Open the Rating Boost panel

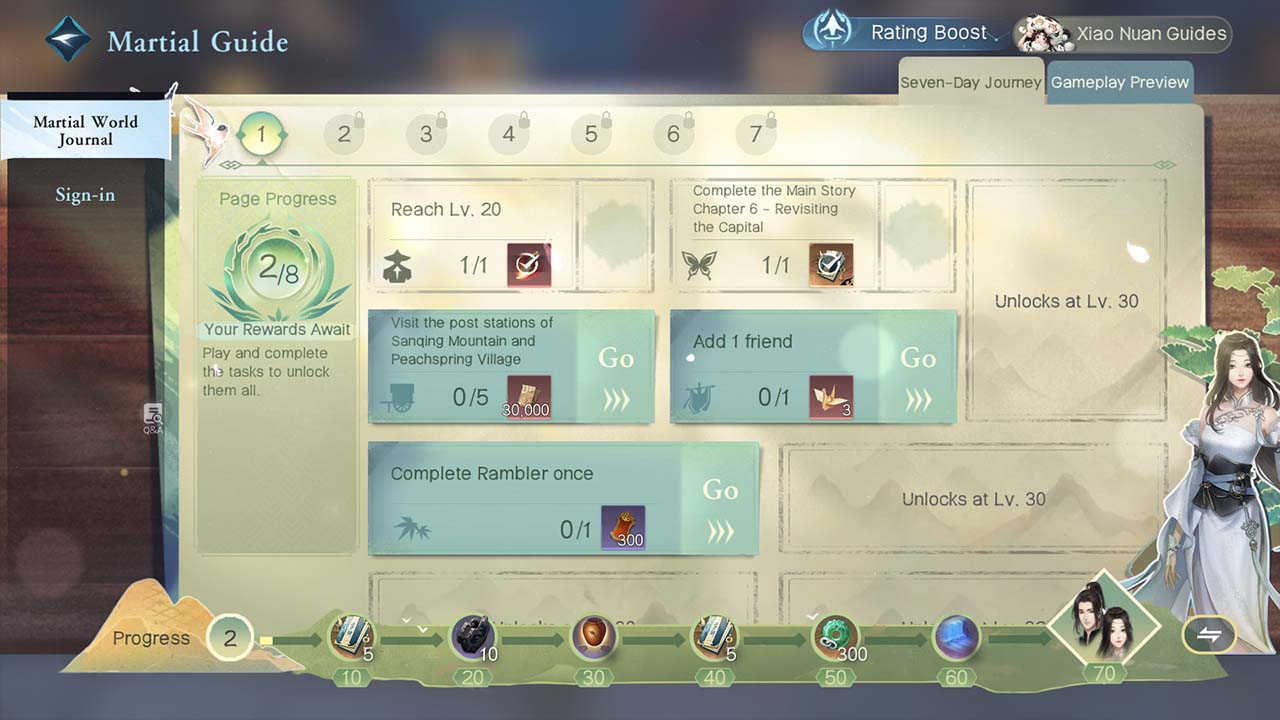click(x=907, y=33)
